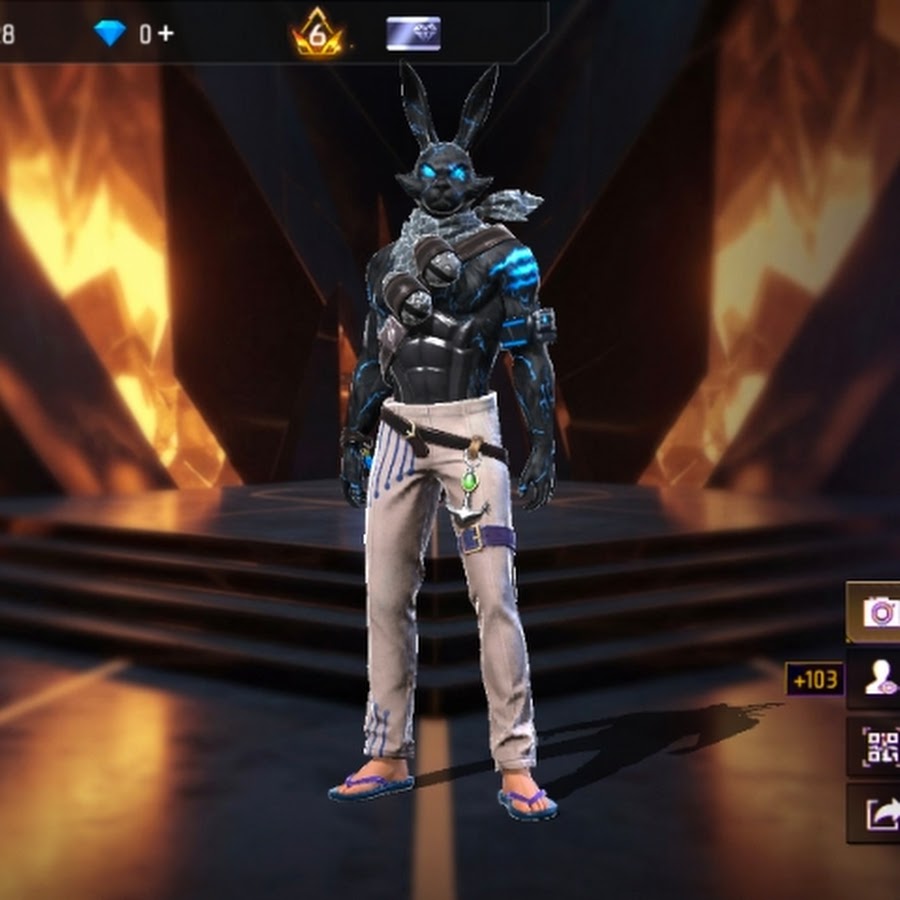Tap the camera screenshot button
This screenshot has width=900, height=900.
click(x=878, y=612)
